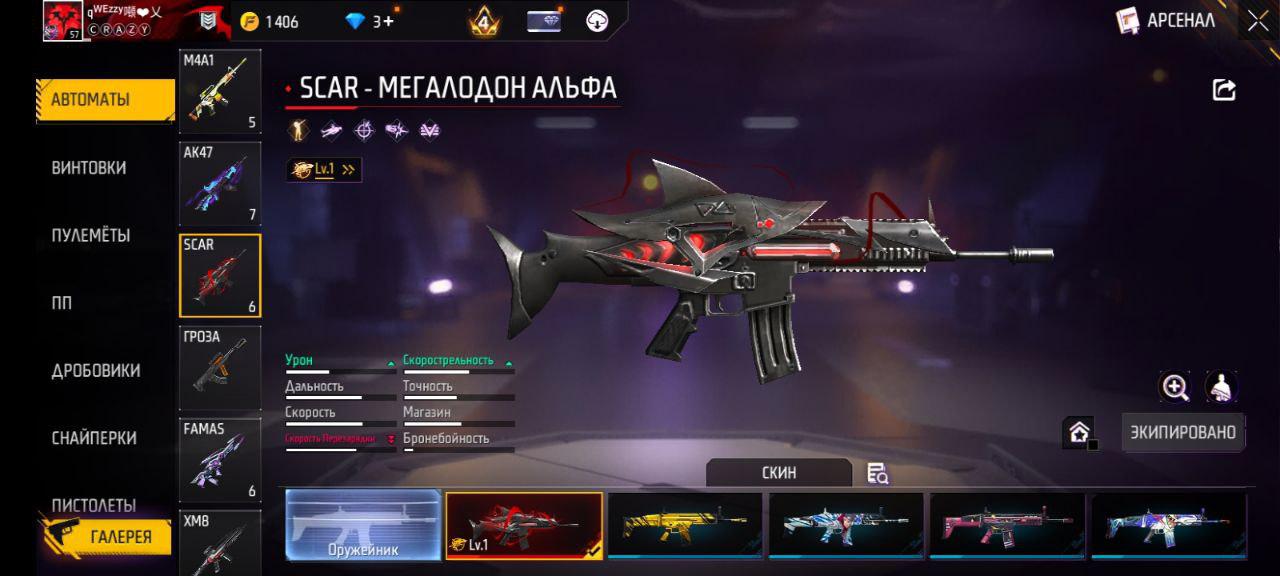Show the Дробовики category
Screen dimensions: 1280x576
(x=96, y=371)
